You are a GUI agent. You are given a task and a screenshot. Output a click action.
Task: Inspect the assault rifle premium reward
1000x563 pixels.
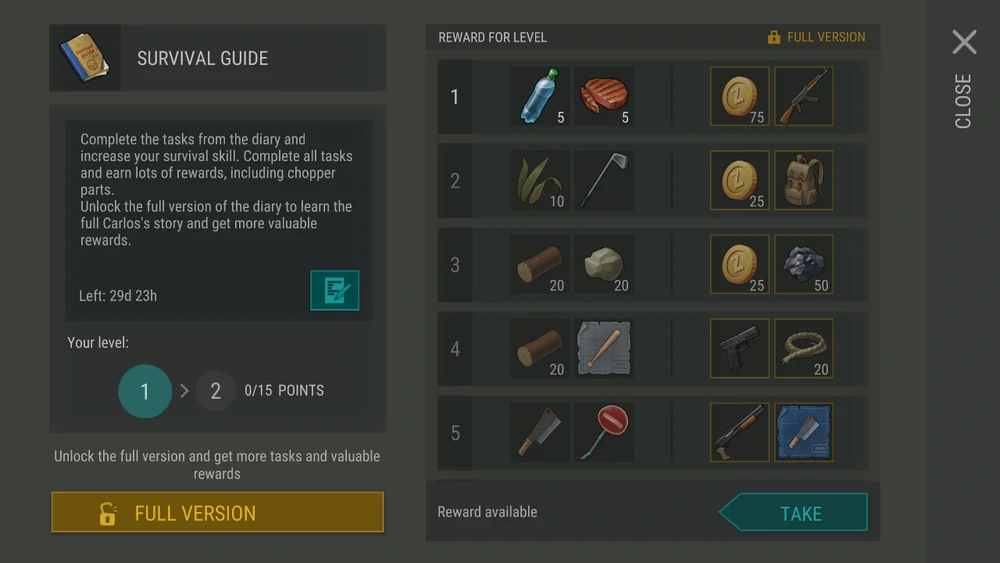[x=804, y=97]
